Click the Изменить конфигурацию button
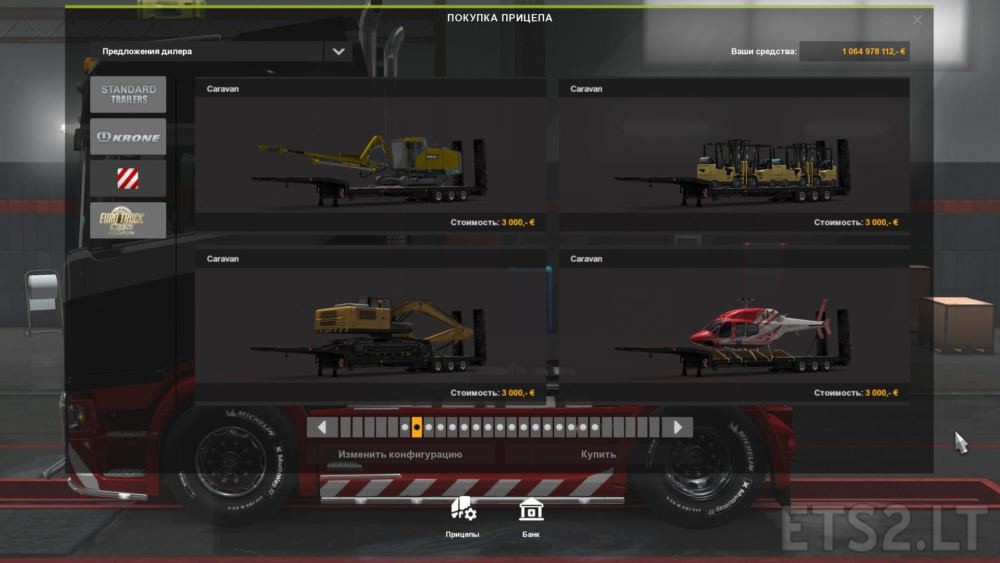Screen dimensions: 1000x563 pyautogui.click(x=400, y=455)
